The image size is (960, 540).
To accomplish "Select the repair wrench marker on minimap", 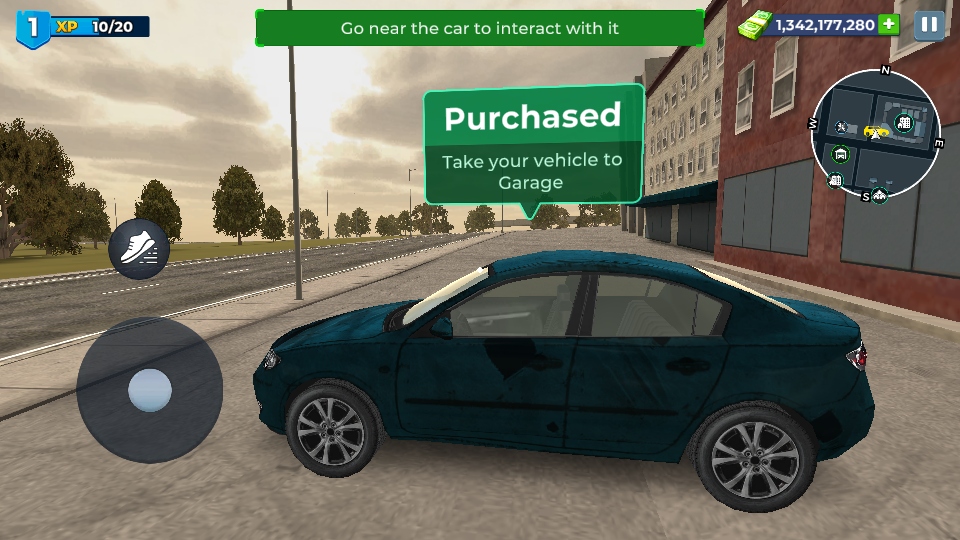I will (x=842, y=127).
